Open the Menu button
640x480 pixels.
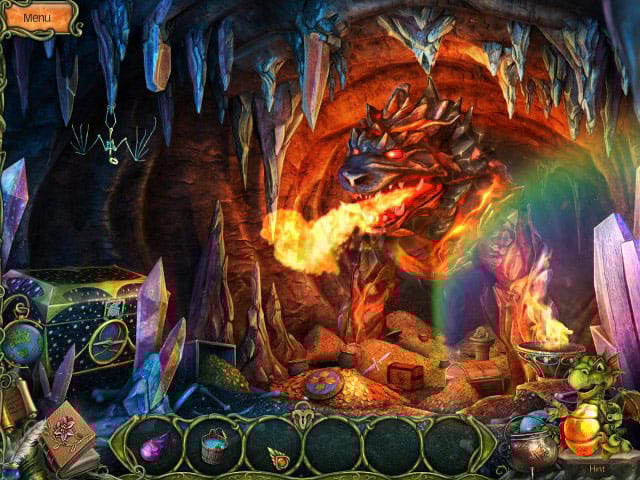coord(36,17)
